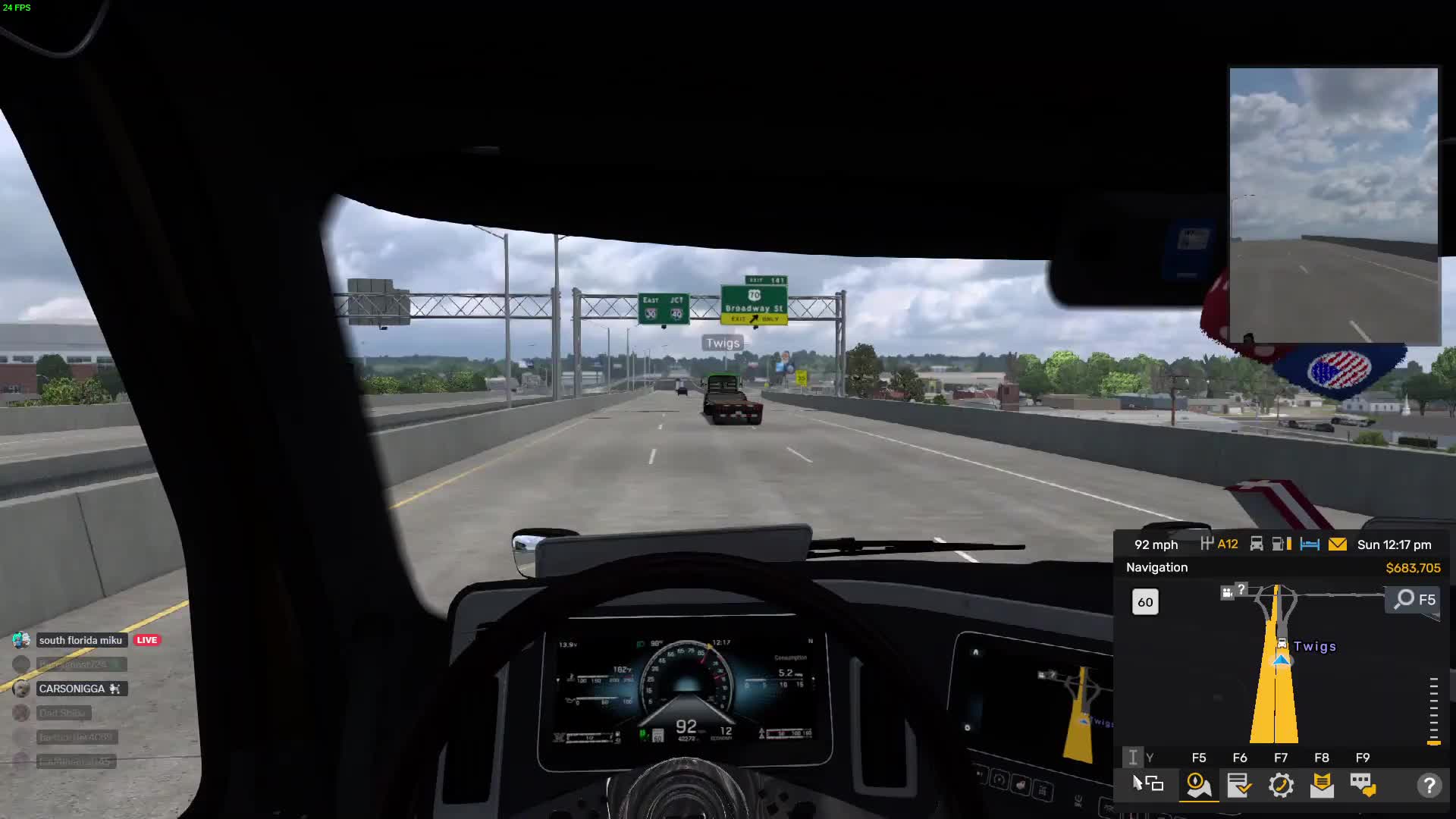Viewport: 1456px width, 819px height.
Task: Open the roadside assistance phone-gear icon below F7
Action: pyautogui.click(x=1282, y=786)
